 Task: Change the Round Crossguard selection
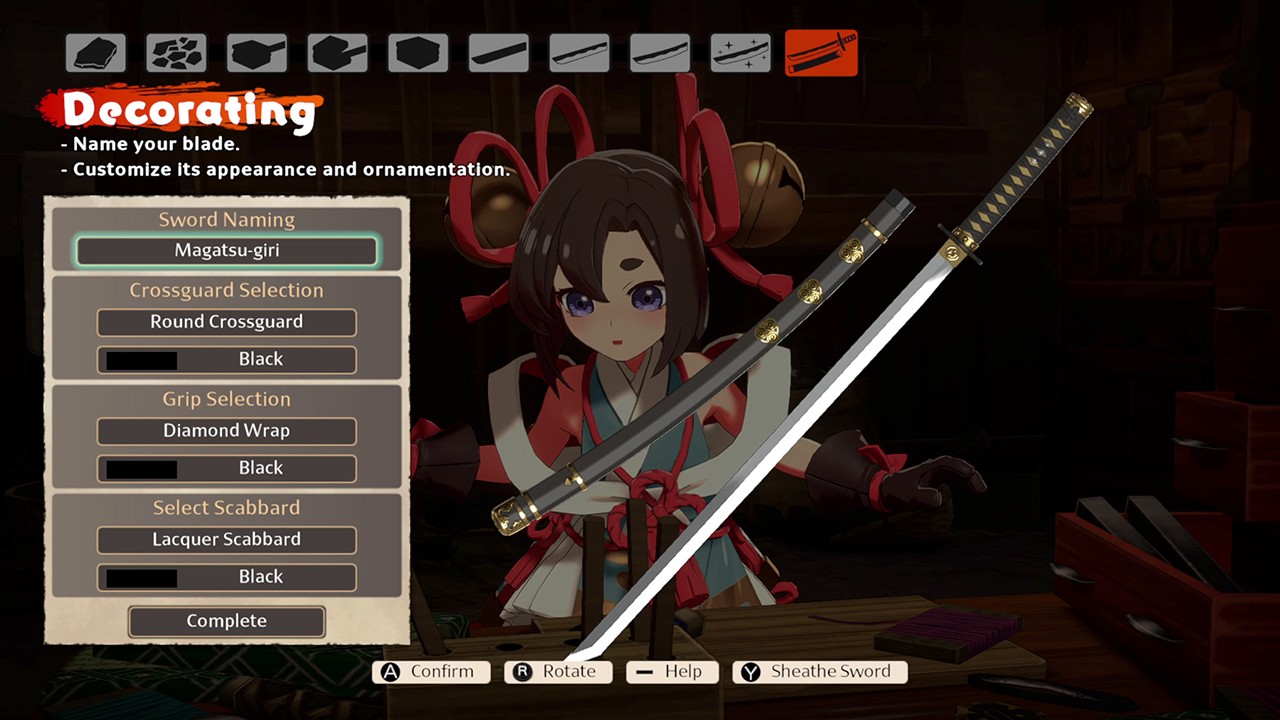[227, 322]
